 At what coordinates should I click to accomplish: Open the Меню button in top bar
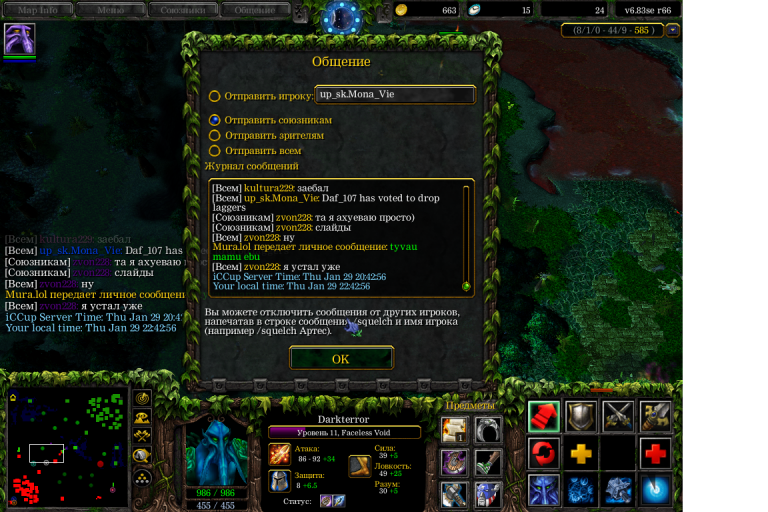pyautogui.click(x=111, y=10)
